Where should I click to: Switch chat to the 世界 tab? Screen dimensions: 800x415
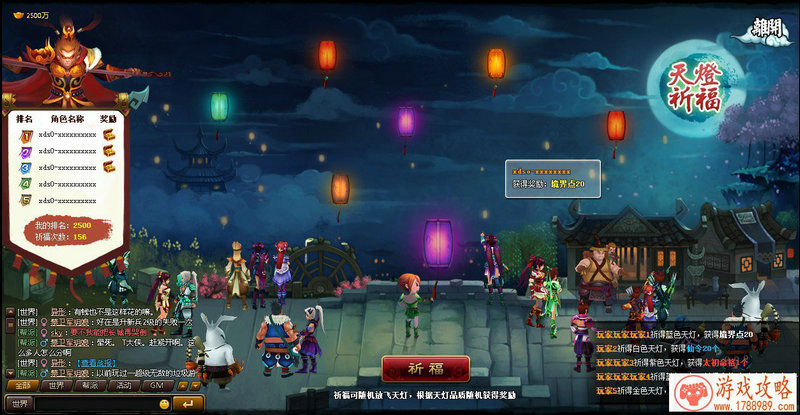coord(55,385)
